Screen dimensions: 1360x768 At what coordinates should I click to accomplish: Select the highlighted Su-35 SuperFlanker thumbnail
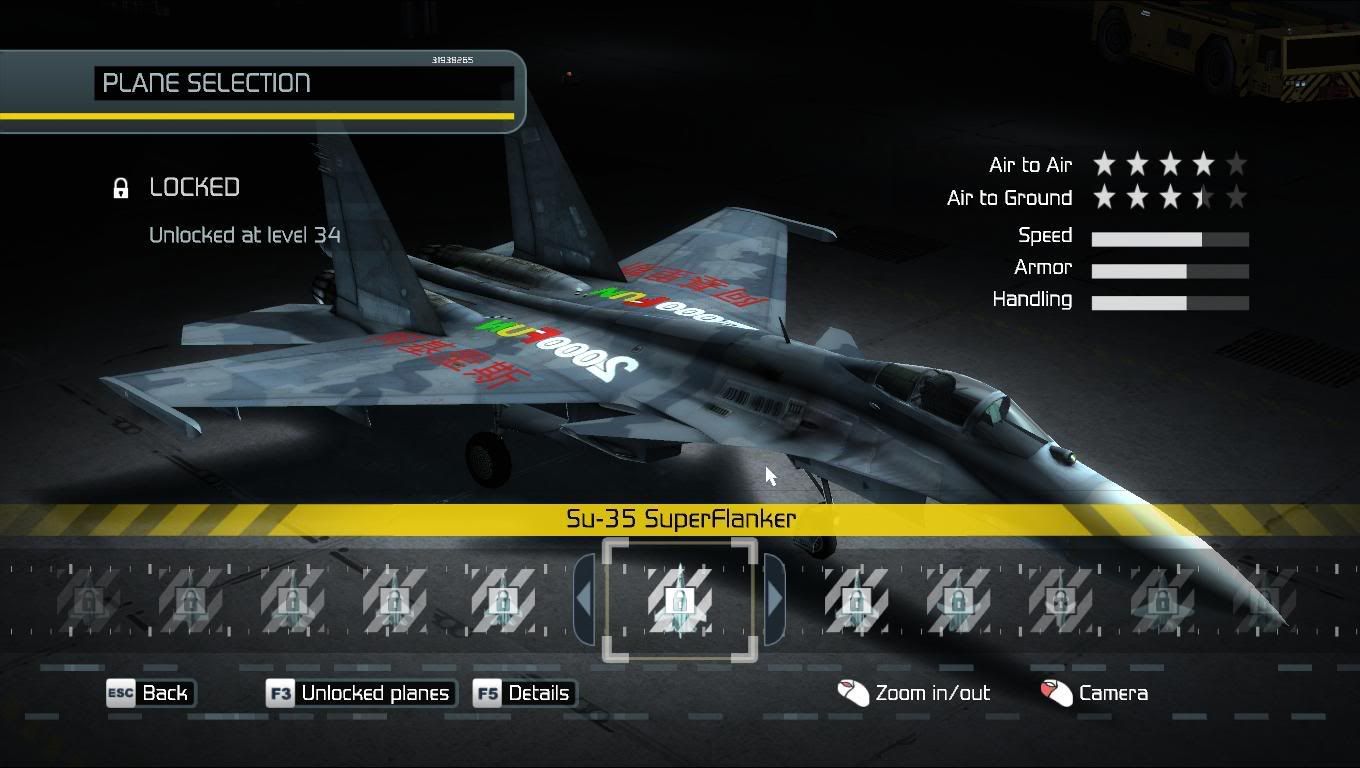[680, 600]
